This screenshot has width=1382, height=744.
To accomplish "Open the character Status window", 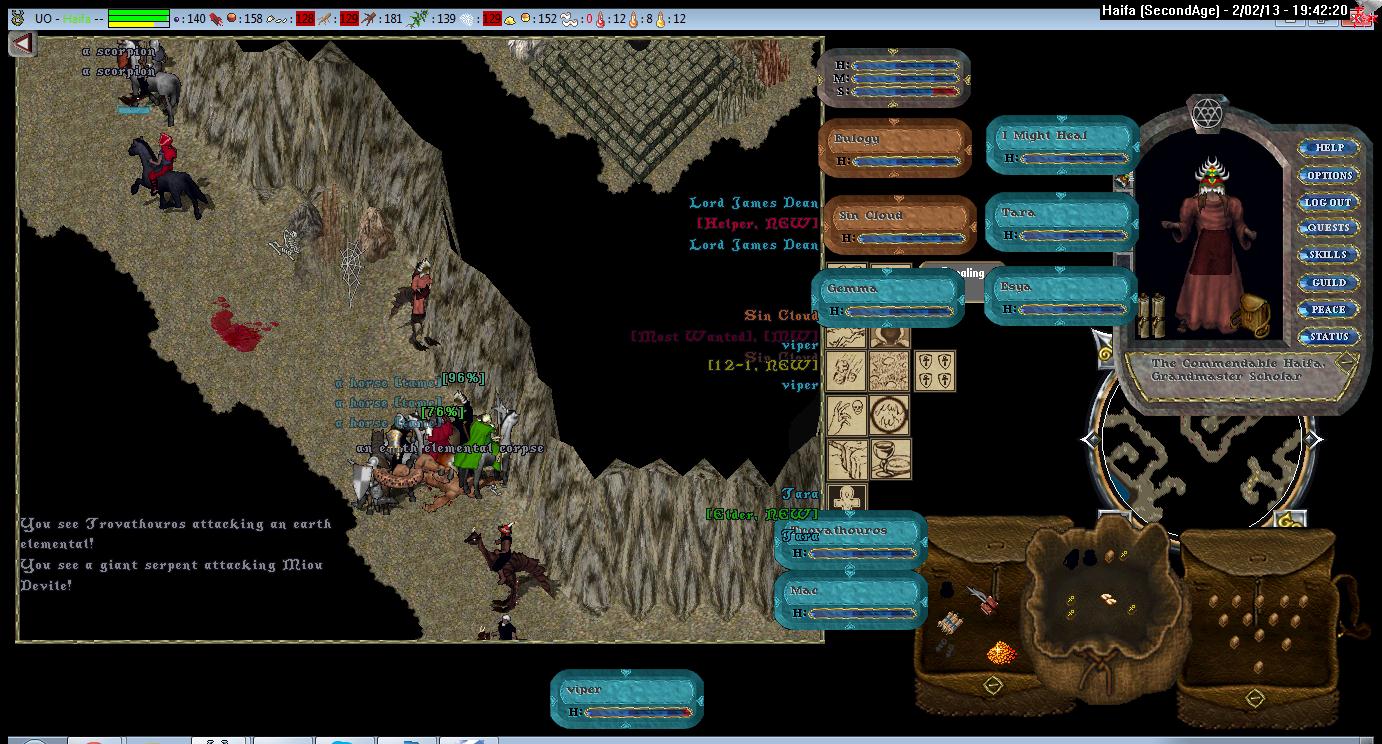I will click(x=1329, y=337).
